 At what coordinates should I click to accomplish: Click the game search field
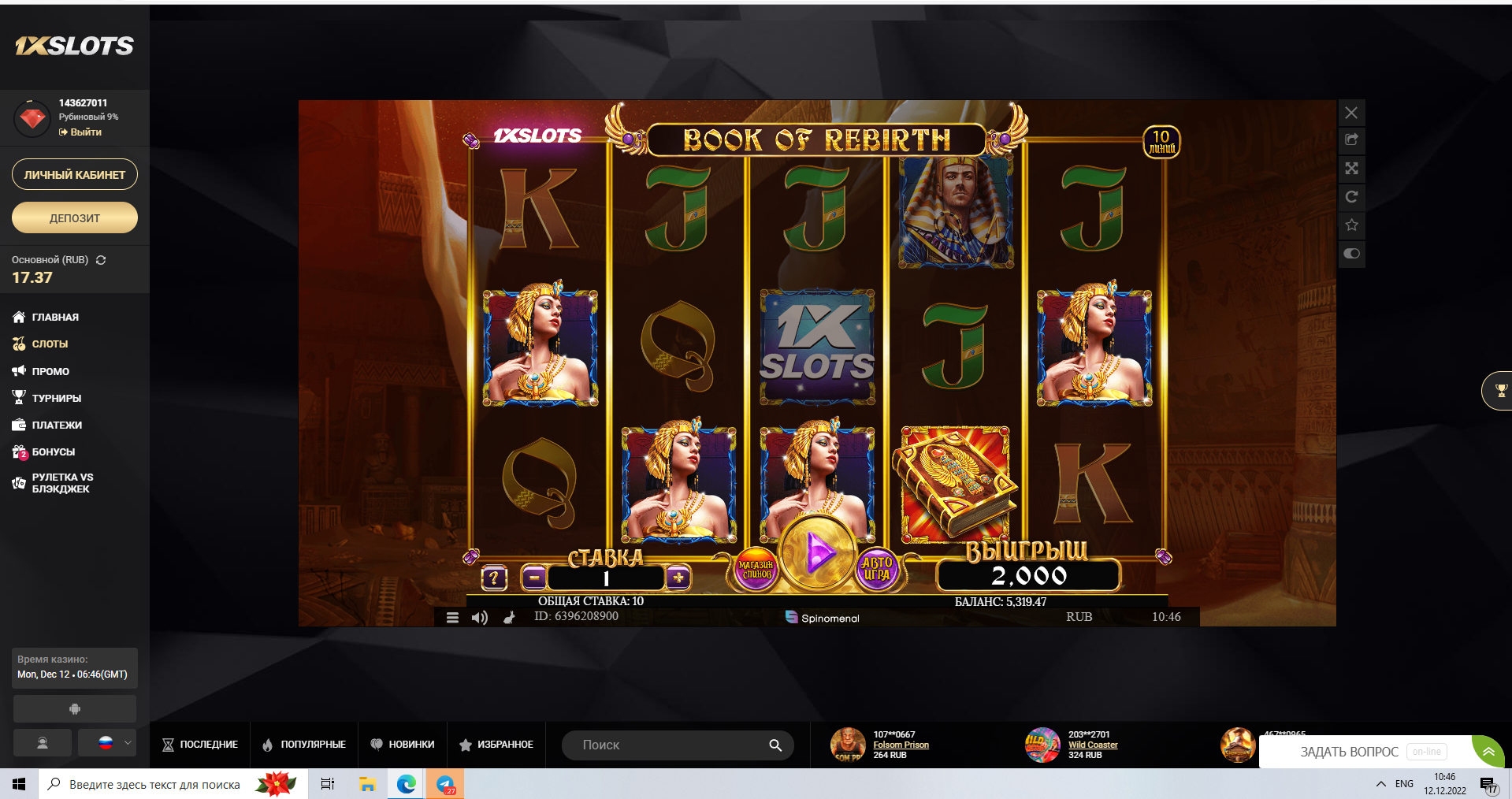tap(670, 745)
